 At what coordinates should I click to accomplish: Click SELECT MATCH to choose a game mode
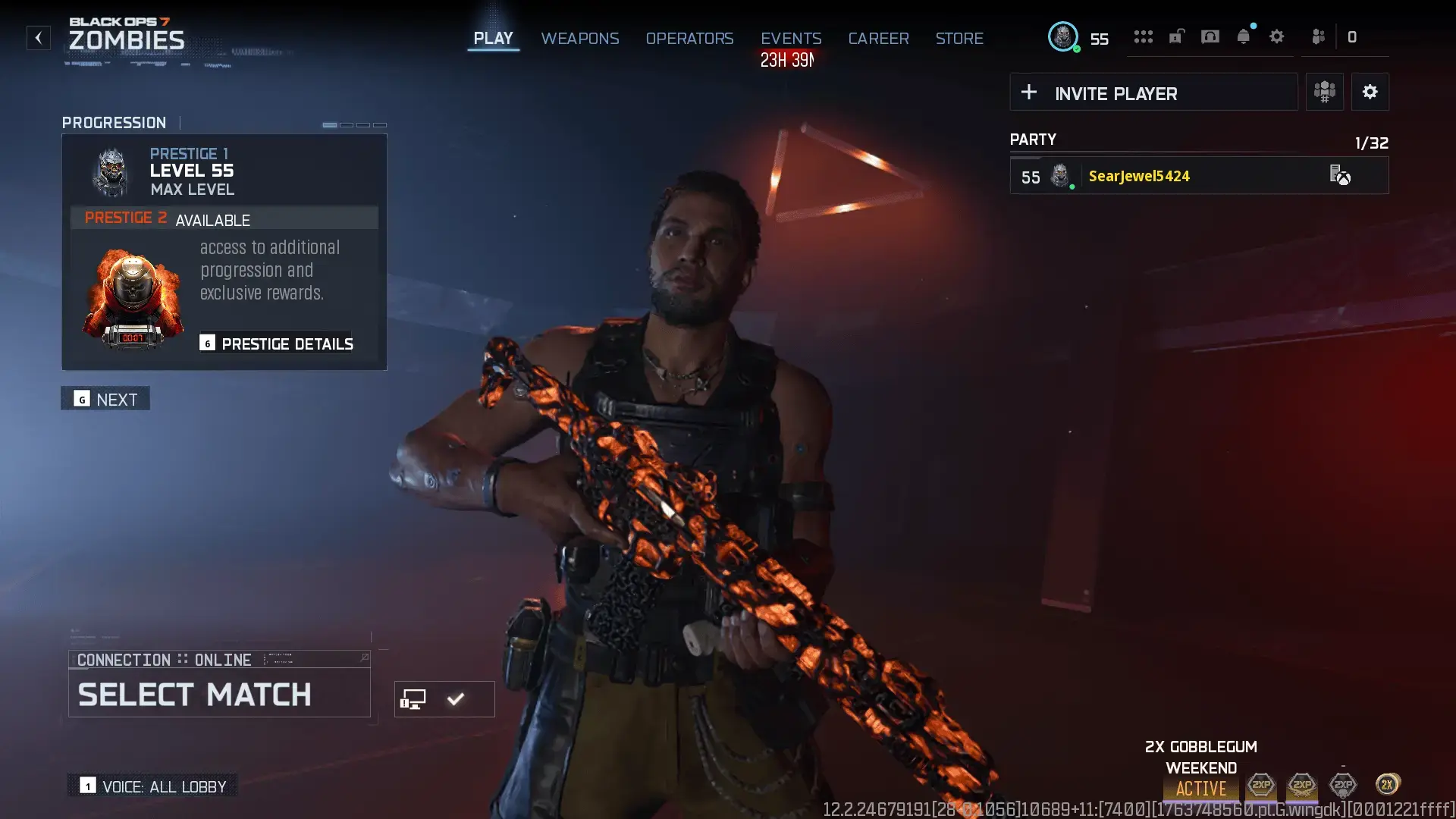pos(194,694)
